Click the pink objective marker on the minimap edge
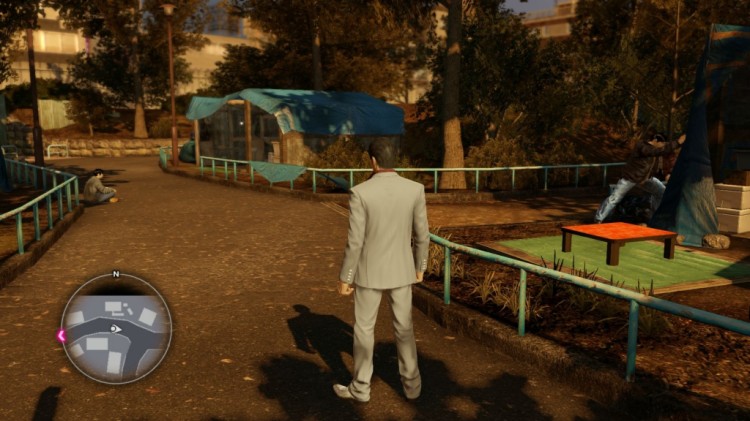The height and width of the screenshot is (421, 750). coord(62,336)
